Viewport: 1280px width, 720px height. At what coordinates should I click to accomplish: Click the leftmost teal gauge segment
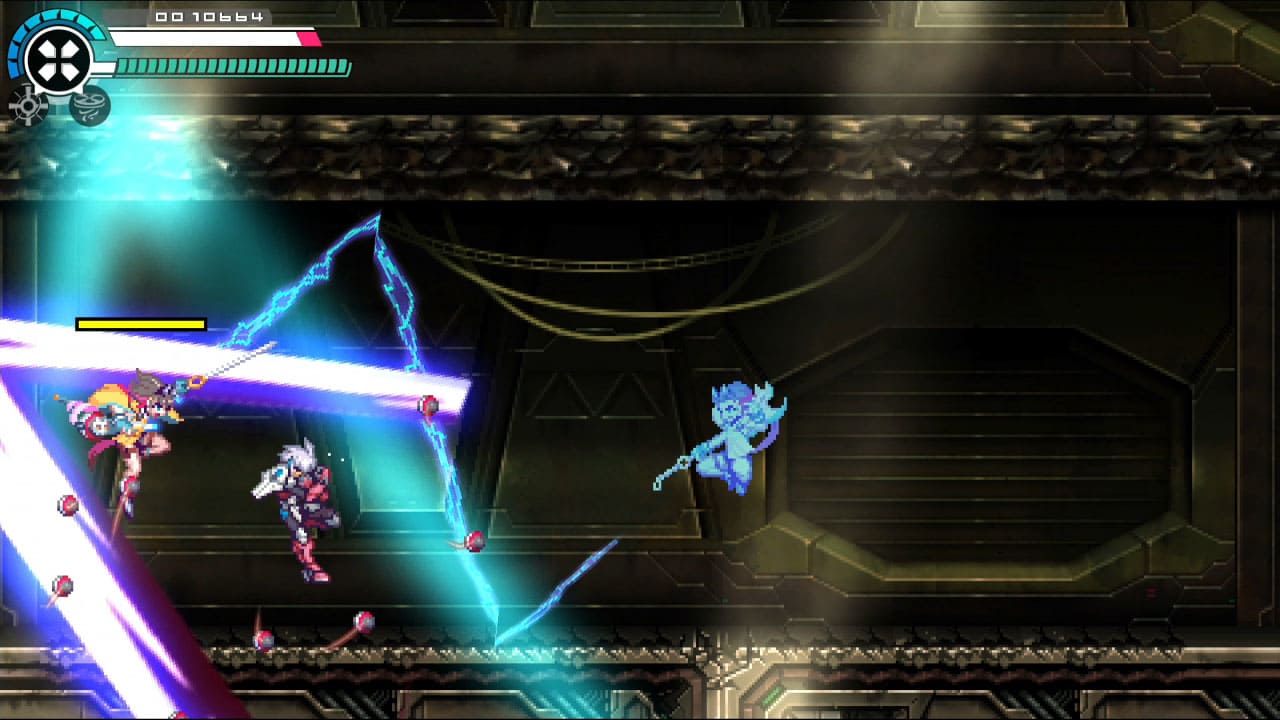pos(123,66)
